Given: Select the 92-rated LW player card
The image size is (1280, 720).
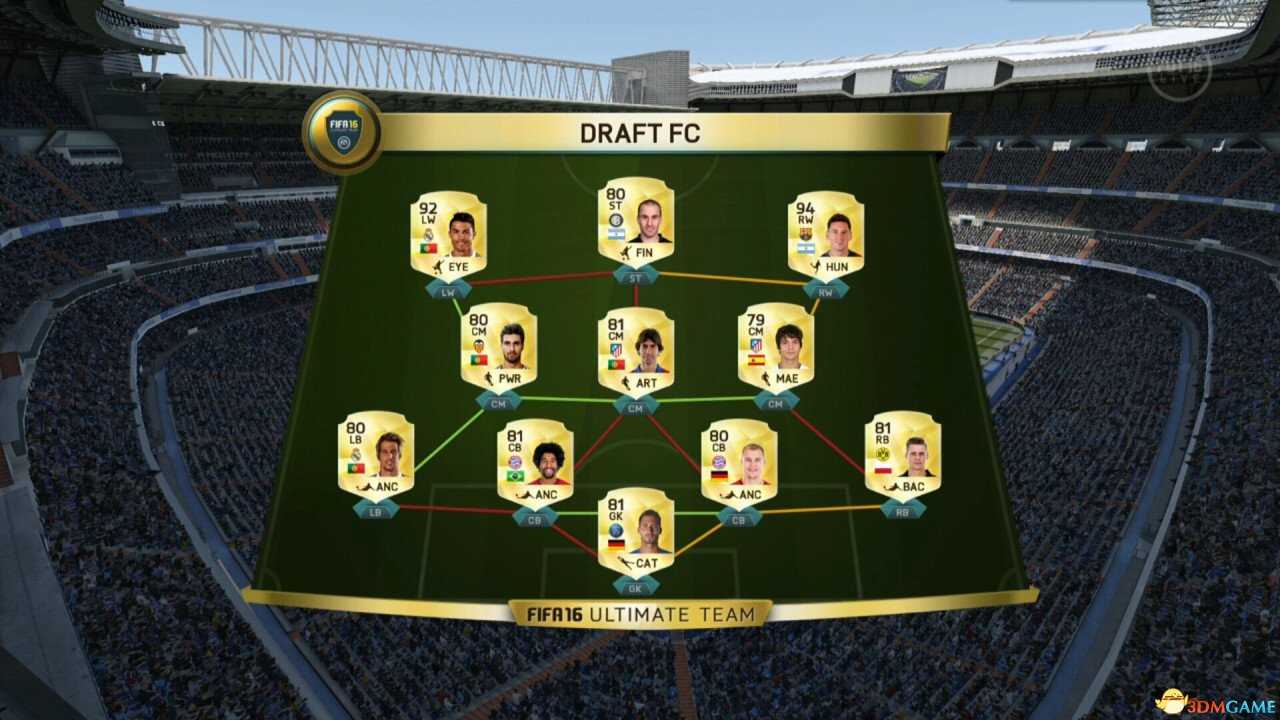Looking at the screenshot, I should [x=448, y=234].
